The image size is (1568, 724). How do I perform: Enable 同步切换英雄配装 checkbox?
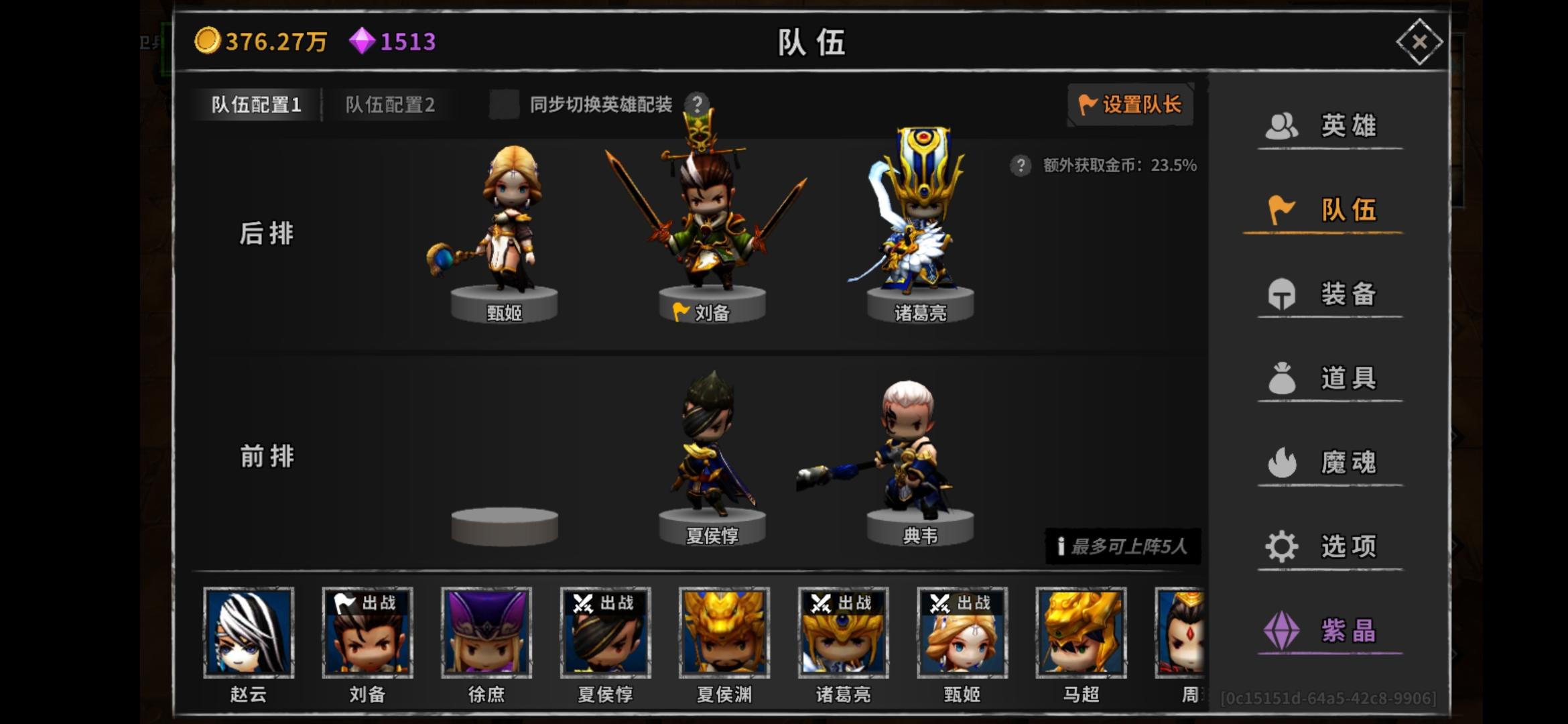[x=504, y=105]
